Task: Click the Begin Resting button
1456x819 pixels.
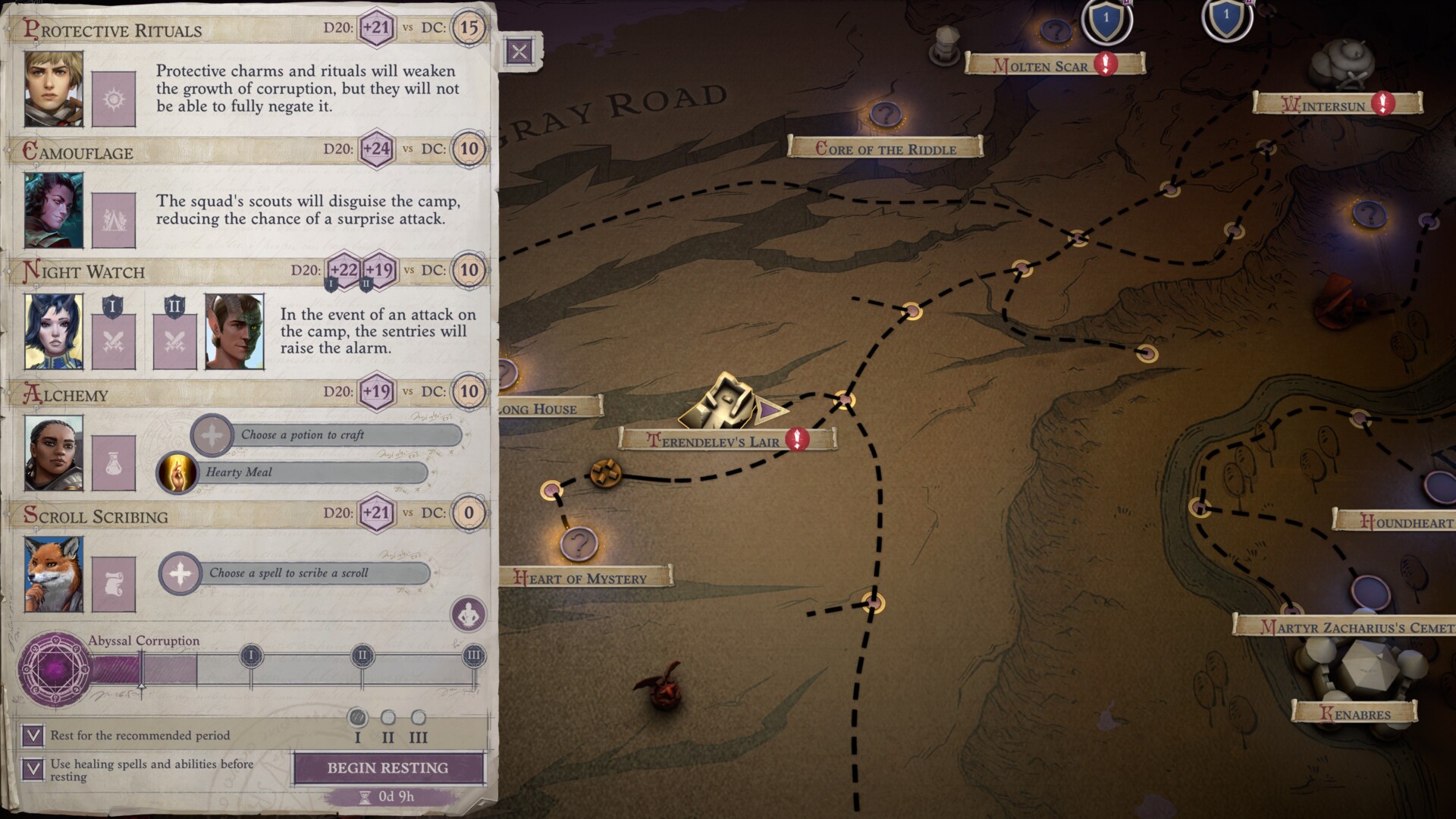Action: coord(388,767)
